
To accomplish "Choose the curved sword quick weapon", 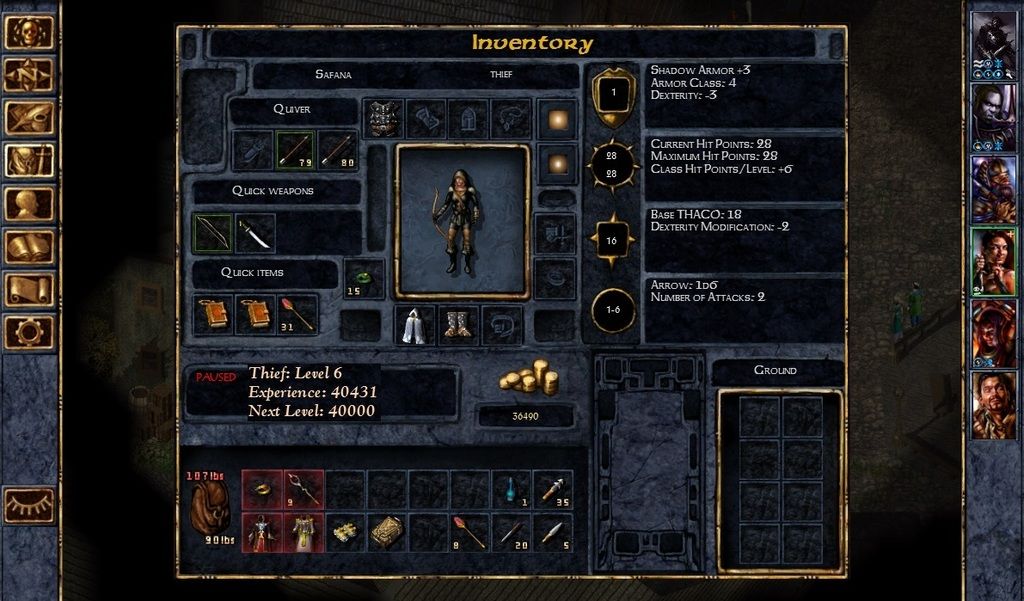I will click(254, 233).
